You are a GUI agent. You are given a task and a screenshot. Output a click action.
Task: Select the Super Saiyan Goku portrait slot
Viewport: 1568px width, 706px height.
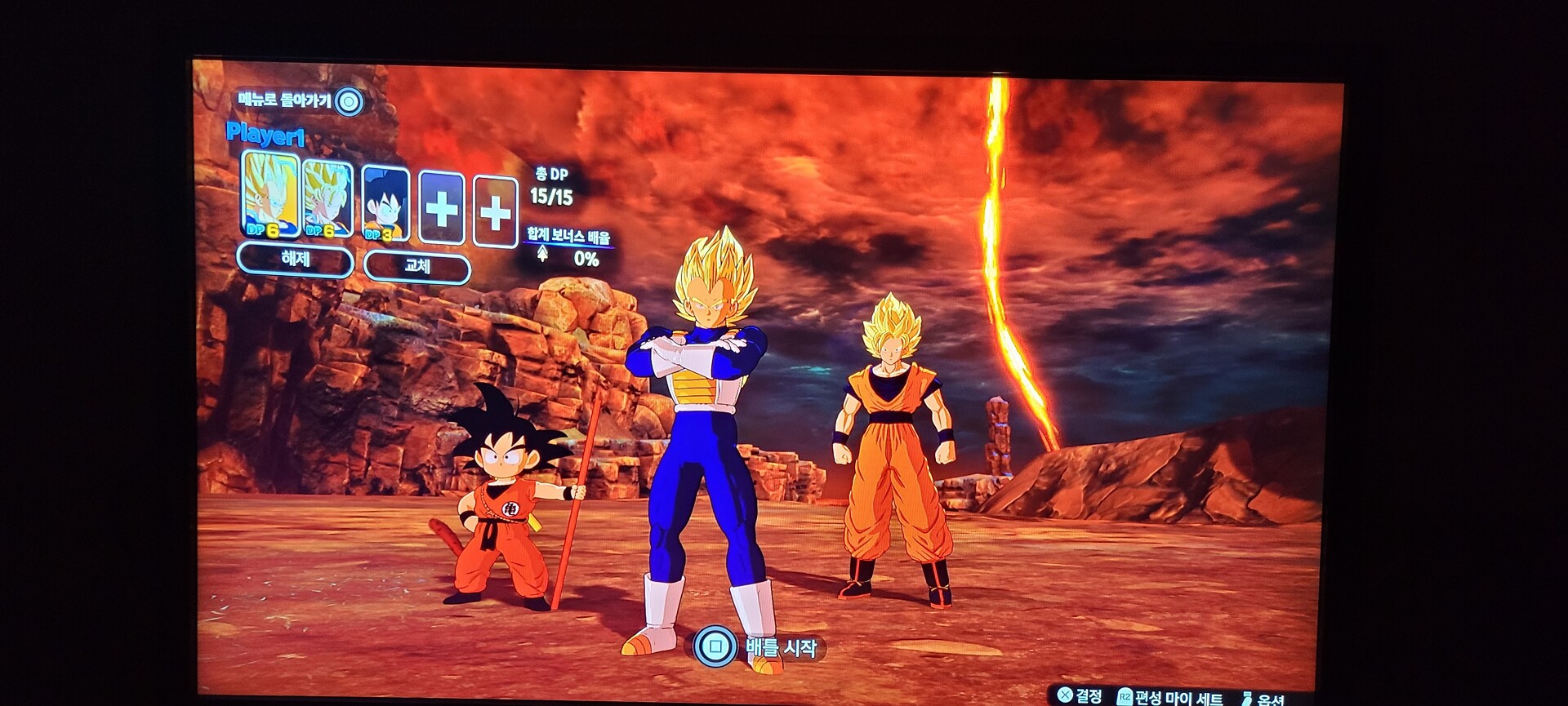(x=328, y=200)
